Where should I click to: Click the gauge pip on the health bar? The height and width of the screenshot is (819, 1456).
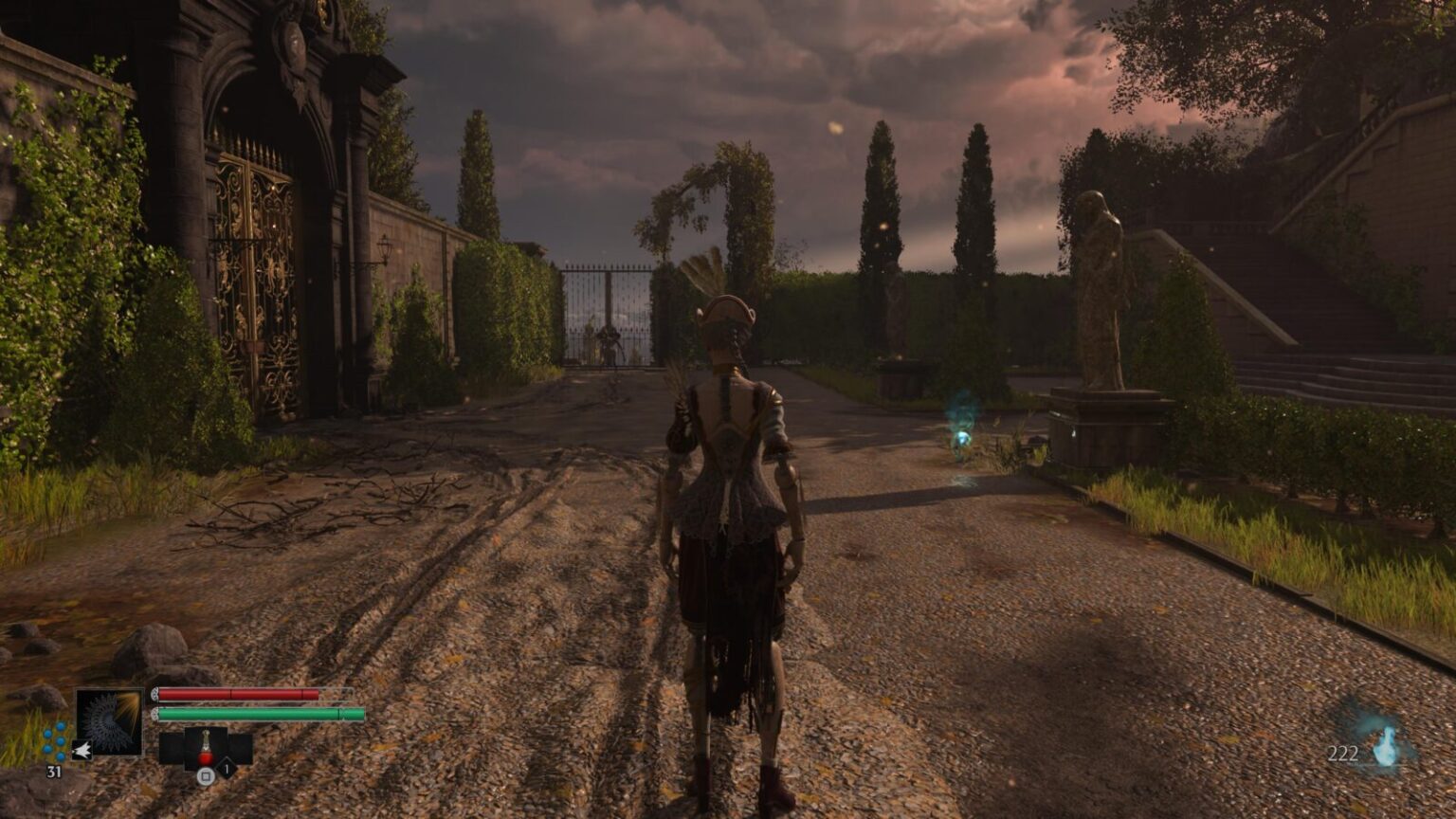point(155,695)
